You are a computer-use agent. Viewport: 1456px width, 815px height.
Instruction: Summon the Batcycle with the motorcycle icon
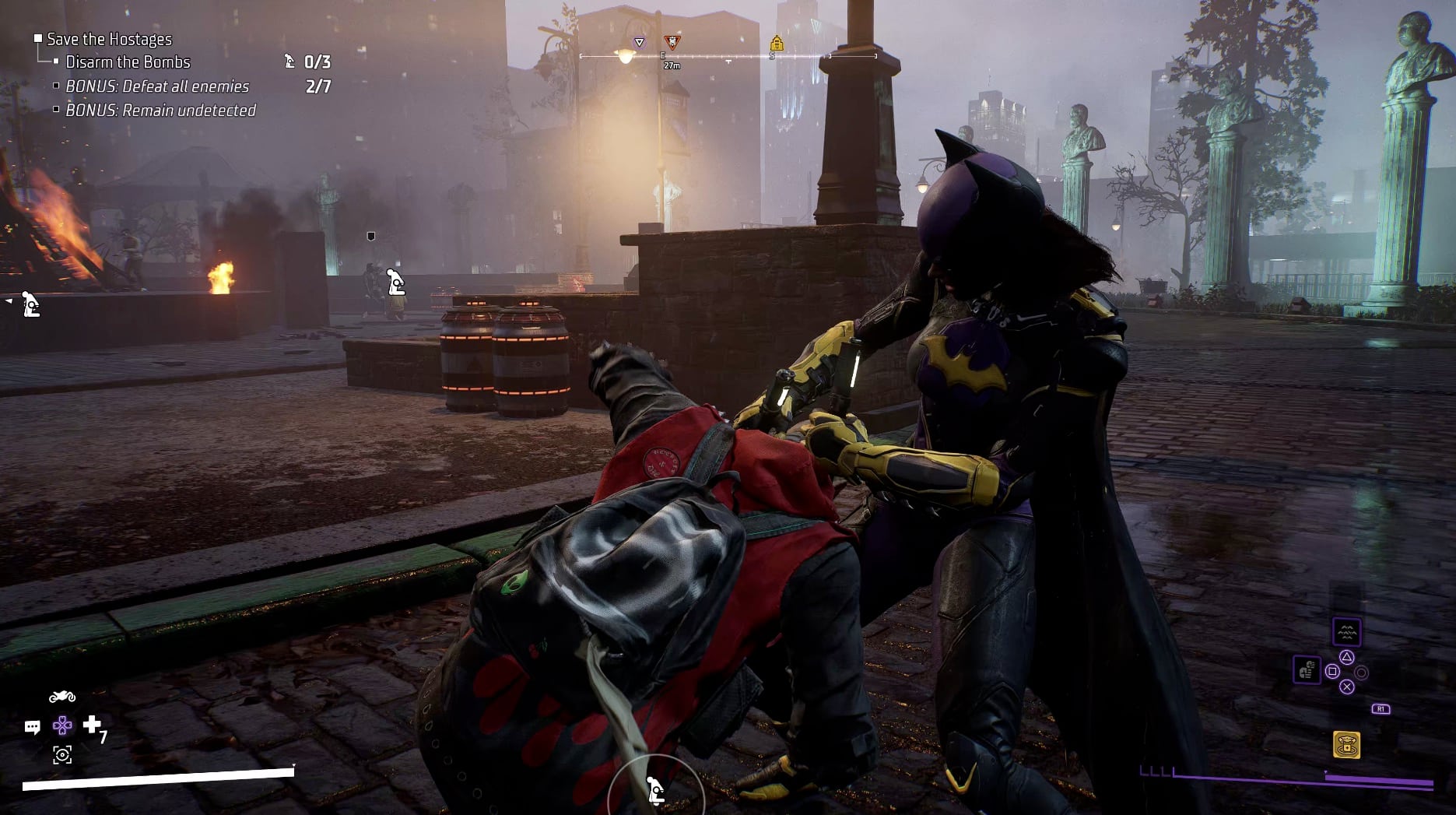[x=62, y=696]
